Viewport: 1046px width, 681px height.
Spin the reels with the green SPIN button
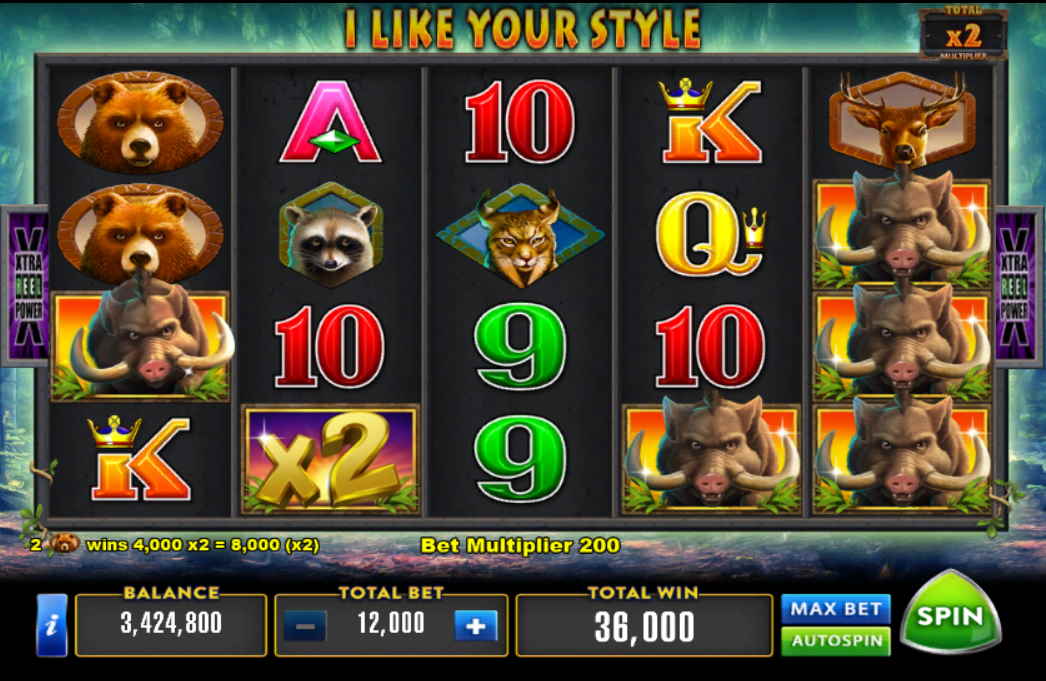[949, 615]
